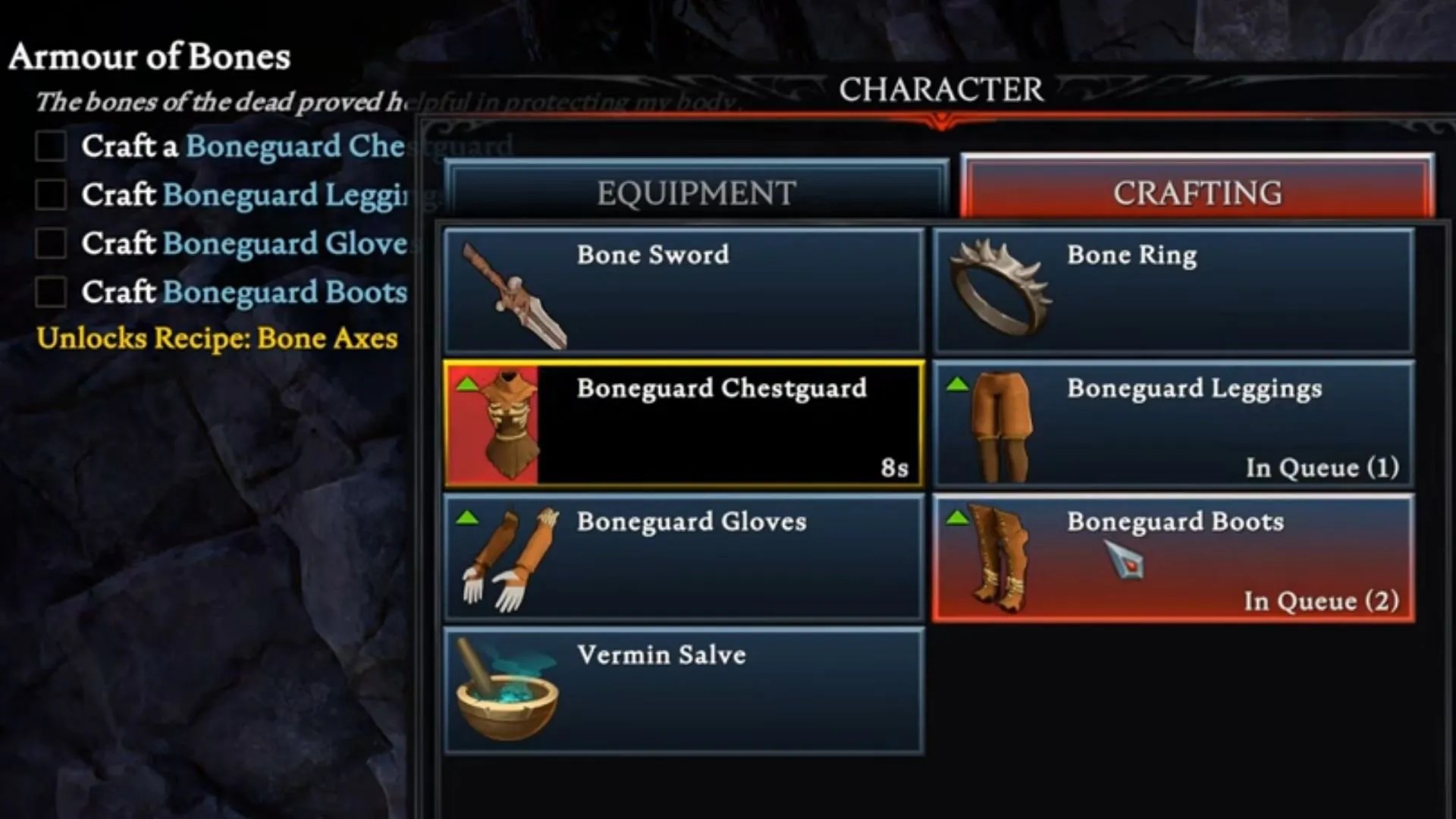The width and height of the screenshot is (1456, 819).
Task: Click the green upgrade arrow on Boneguard Gloves
Action: click(469, 517)
